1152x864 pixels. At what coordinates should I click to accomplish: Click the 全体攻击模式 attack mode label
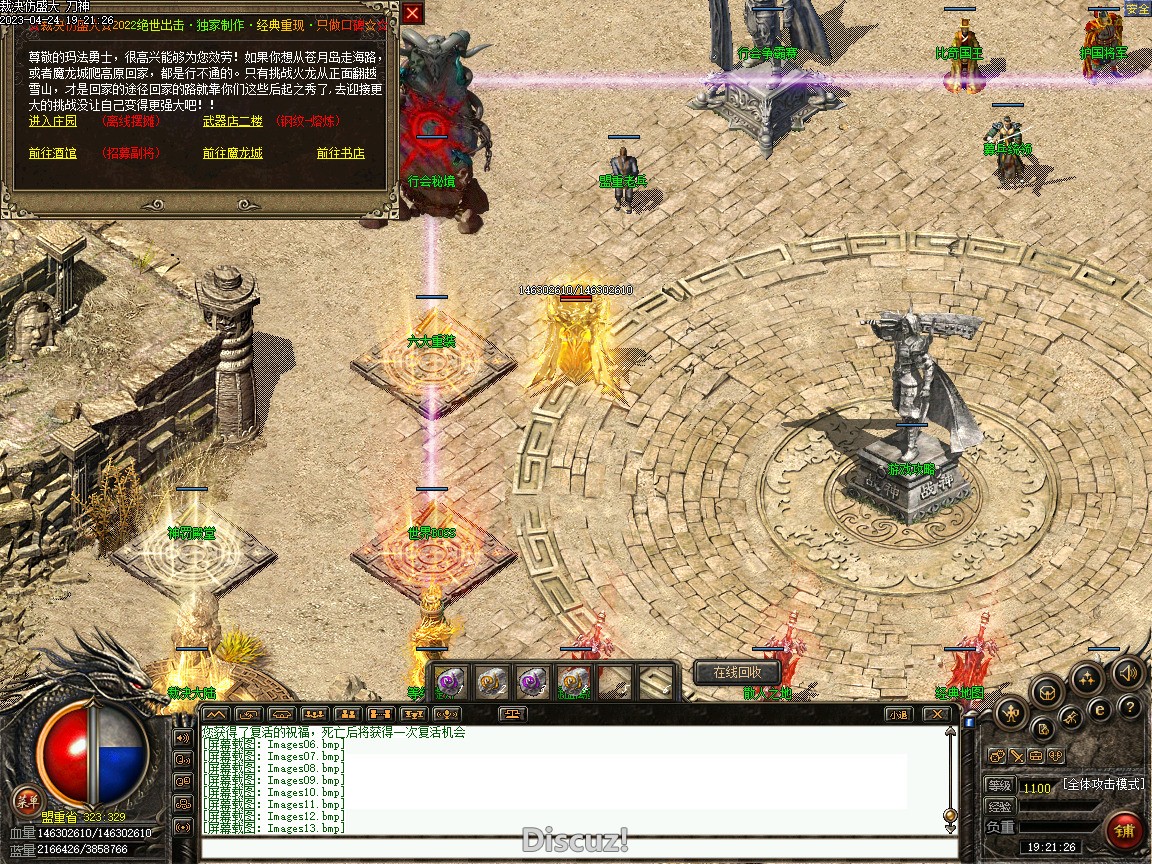pos(1103,784)
